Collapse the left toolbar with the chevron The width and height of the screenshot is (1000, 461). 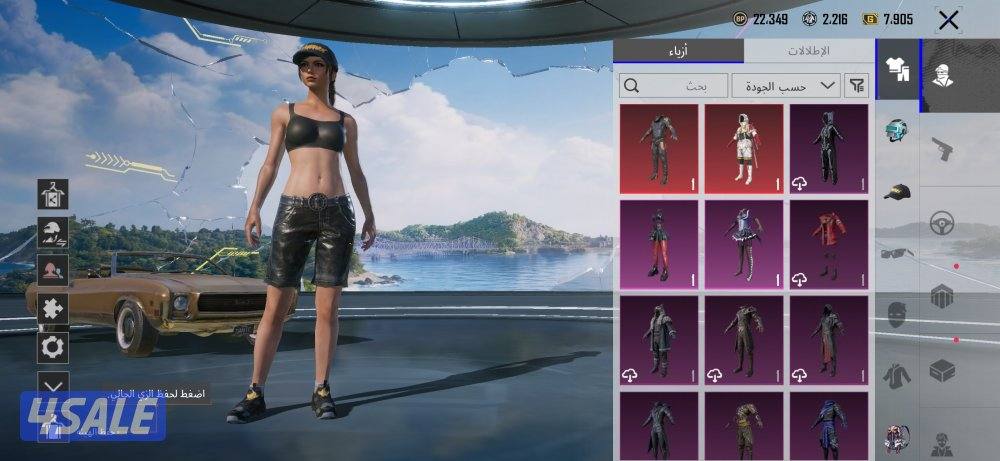52,383
